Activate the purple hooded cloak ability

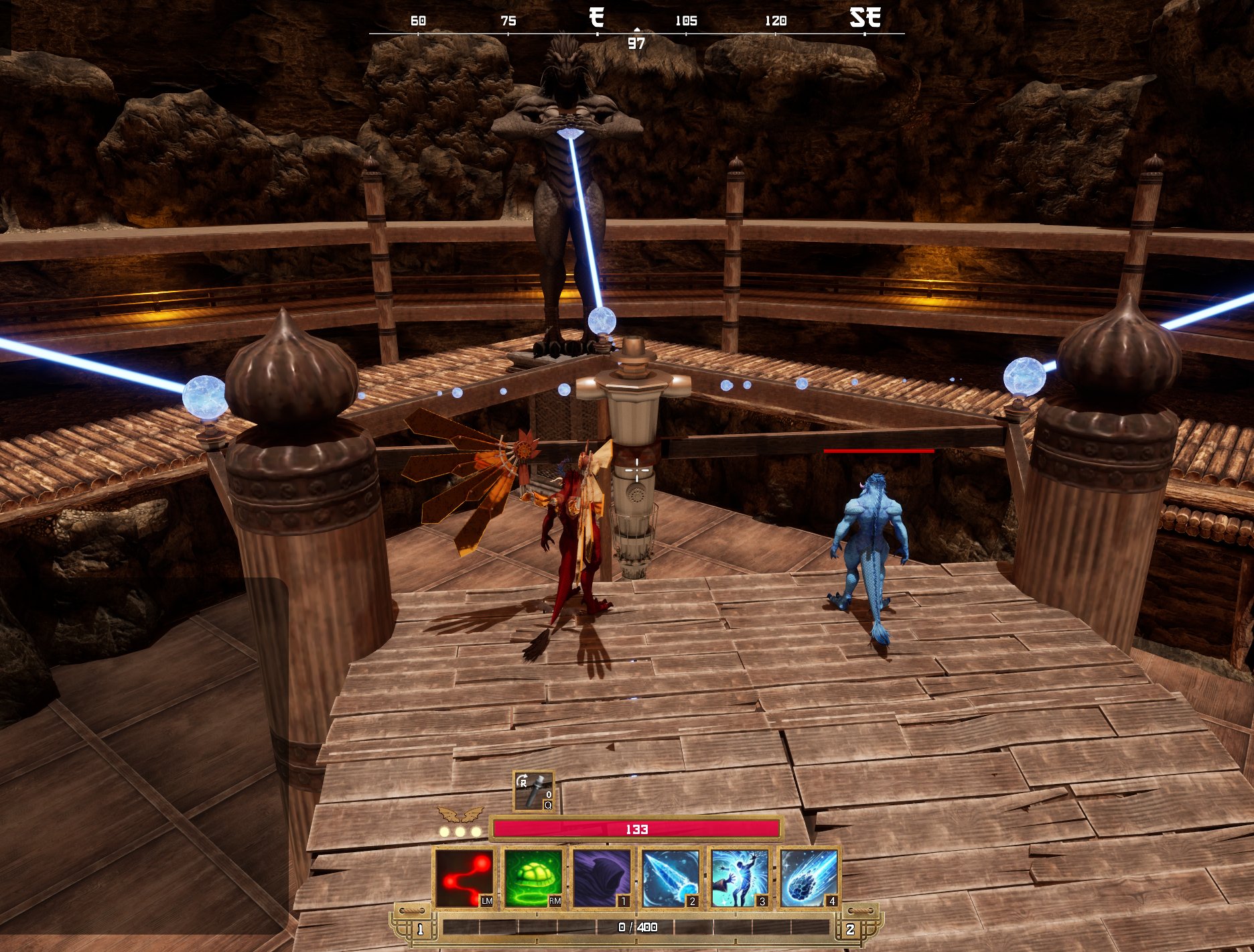(x=602, y=878)
